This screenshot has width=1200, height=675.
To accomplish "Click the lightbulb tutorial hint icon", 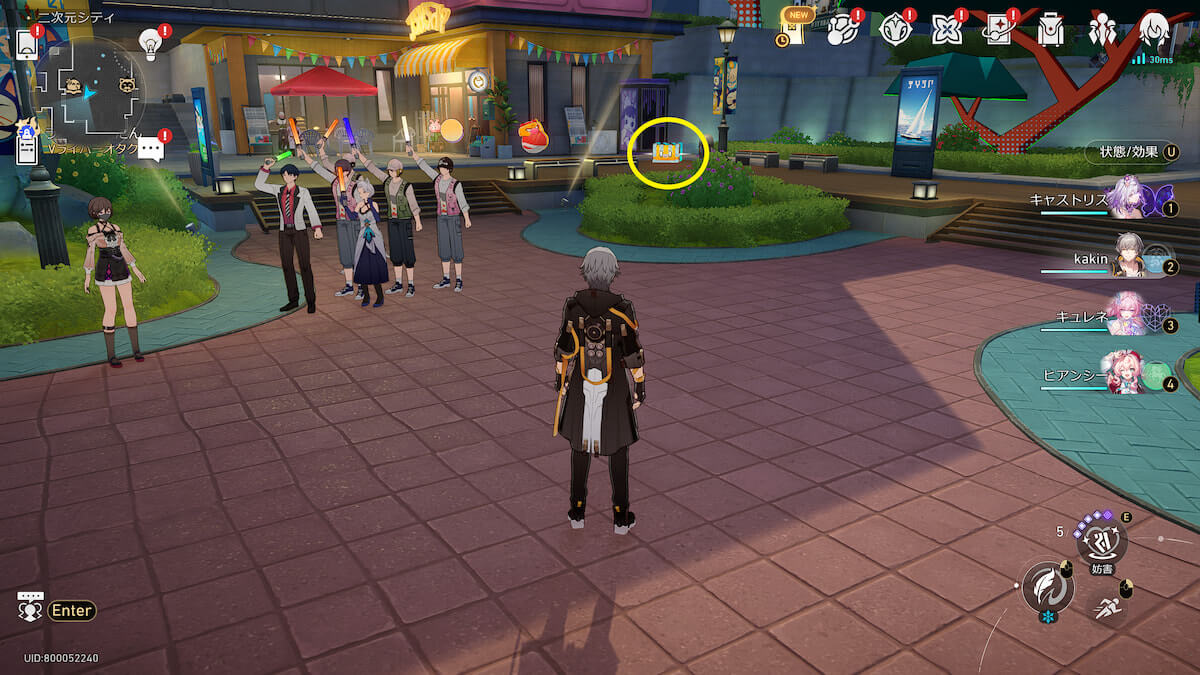I will pyautogui.click(x=150, y=43).
